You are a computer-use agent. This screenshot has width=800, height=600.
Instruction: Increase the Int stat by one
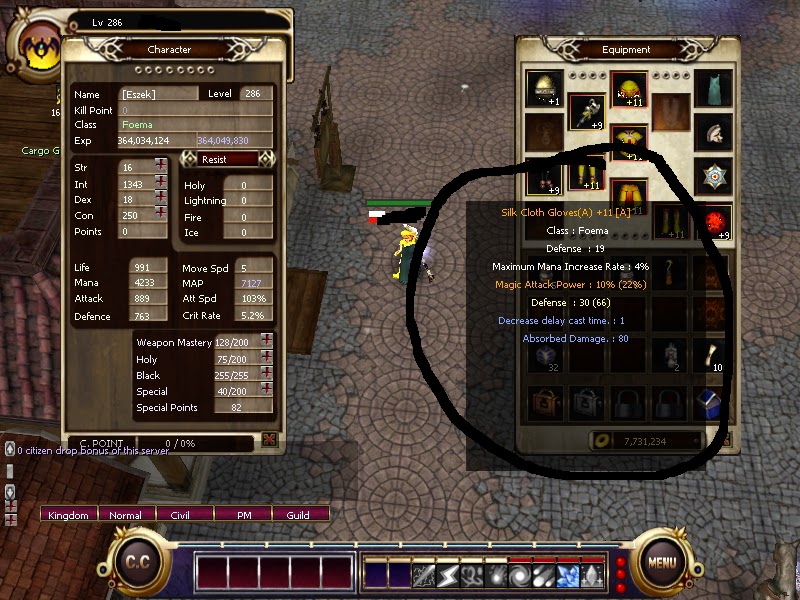pyautogui.click(x=161, y=182)
